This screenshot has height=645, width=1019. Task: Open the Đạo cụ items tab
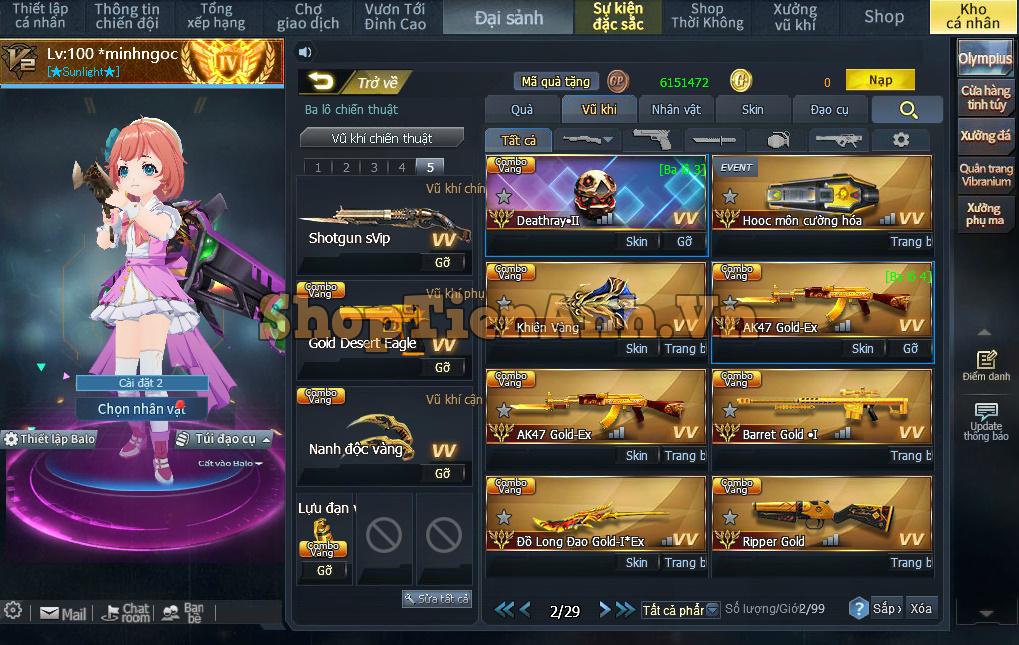pos(829,109)
